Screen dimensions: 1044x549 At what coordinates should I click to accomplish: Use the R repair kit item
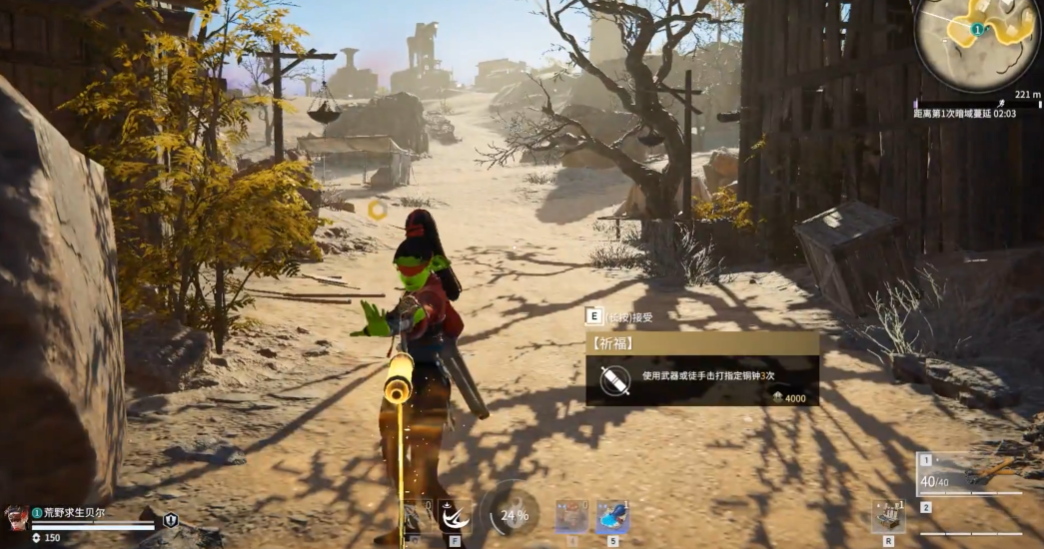click(x=887, y=517)
